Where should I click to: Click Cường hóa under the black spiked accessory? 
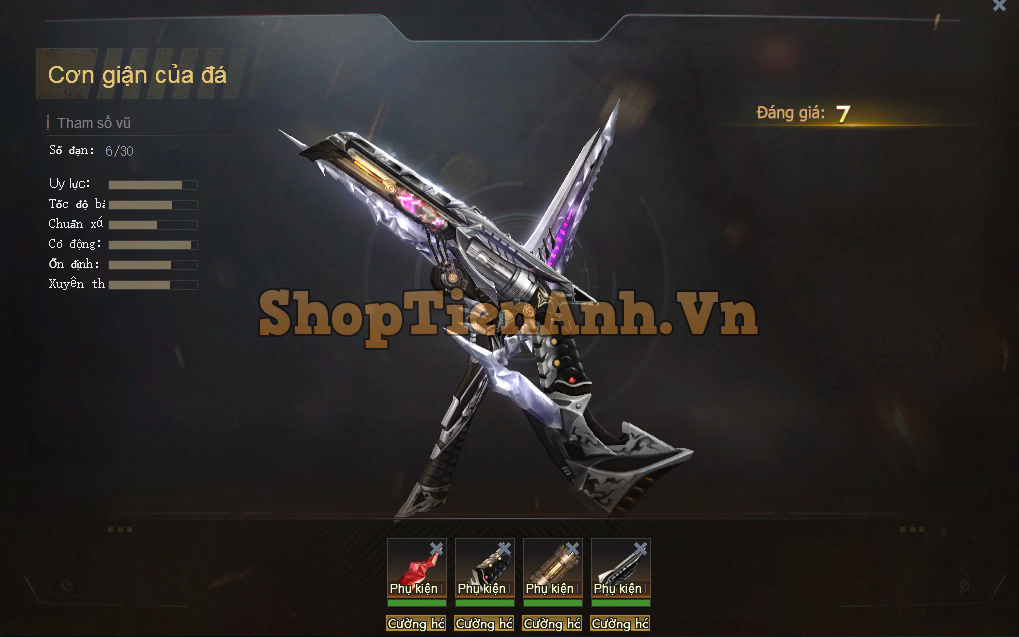point(484,624)
